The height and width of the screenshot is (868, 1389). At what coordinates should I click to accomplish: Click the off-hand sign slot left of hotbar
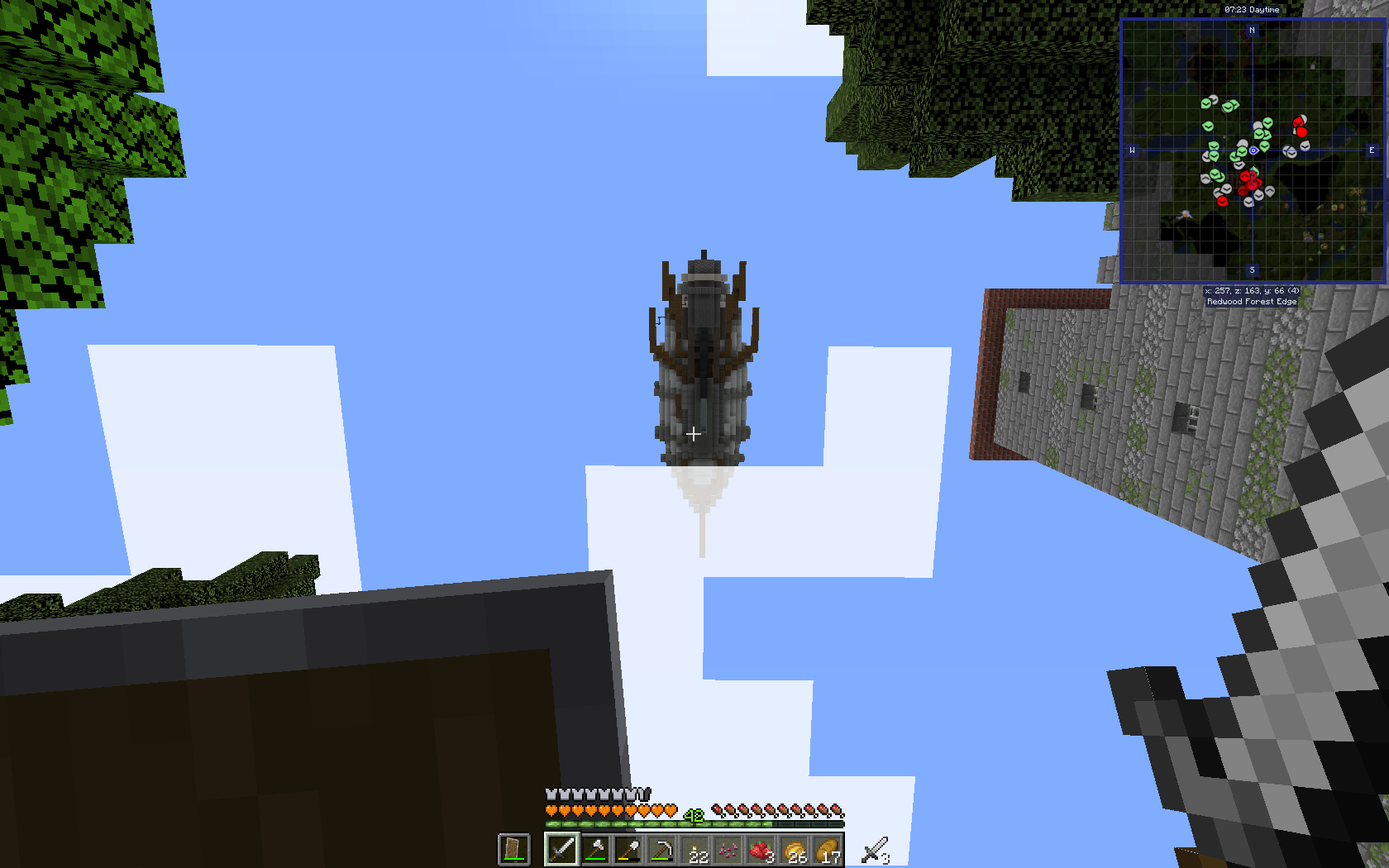point(513,850)
